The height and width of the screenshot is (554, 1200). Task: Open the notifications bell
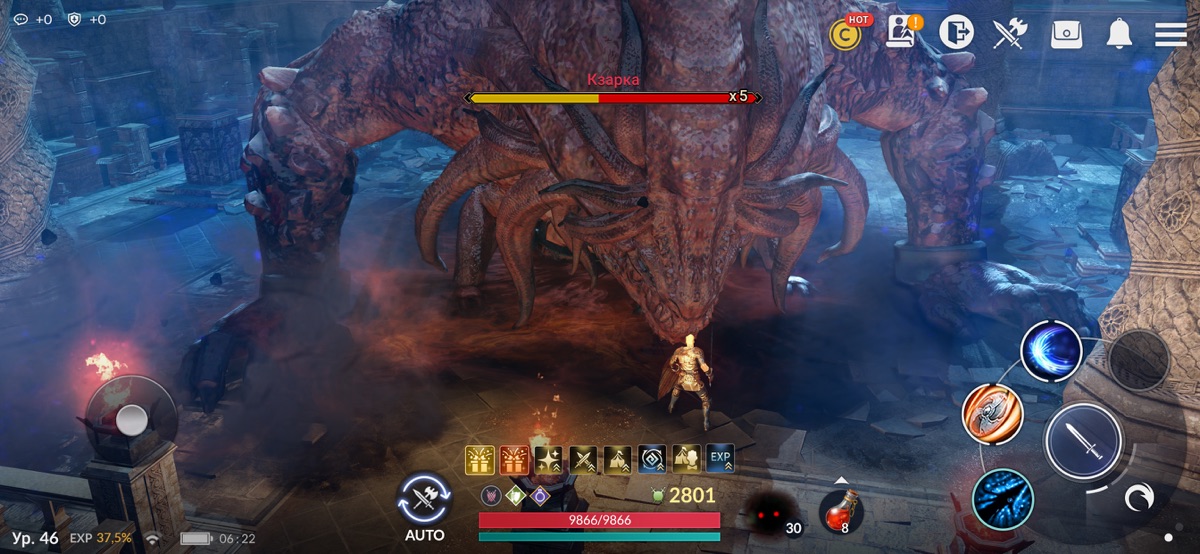(x=1119, y=34)
